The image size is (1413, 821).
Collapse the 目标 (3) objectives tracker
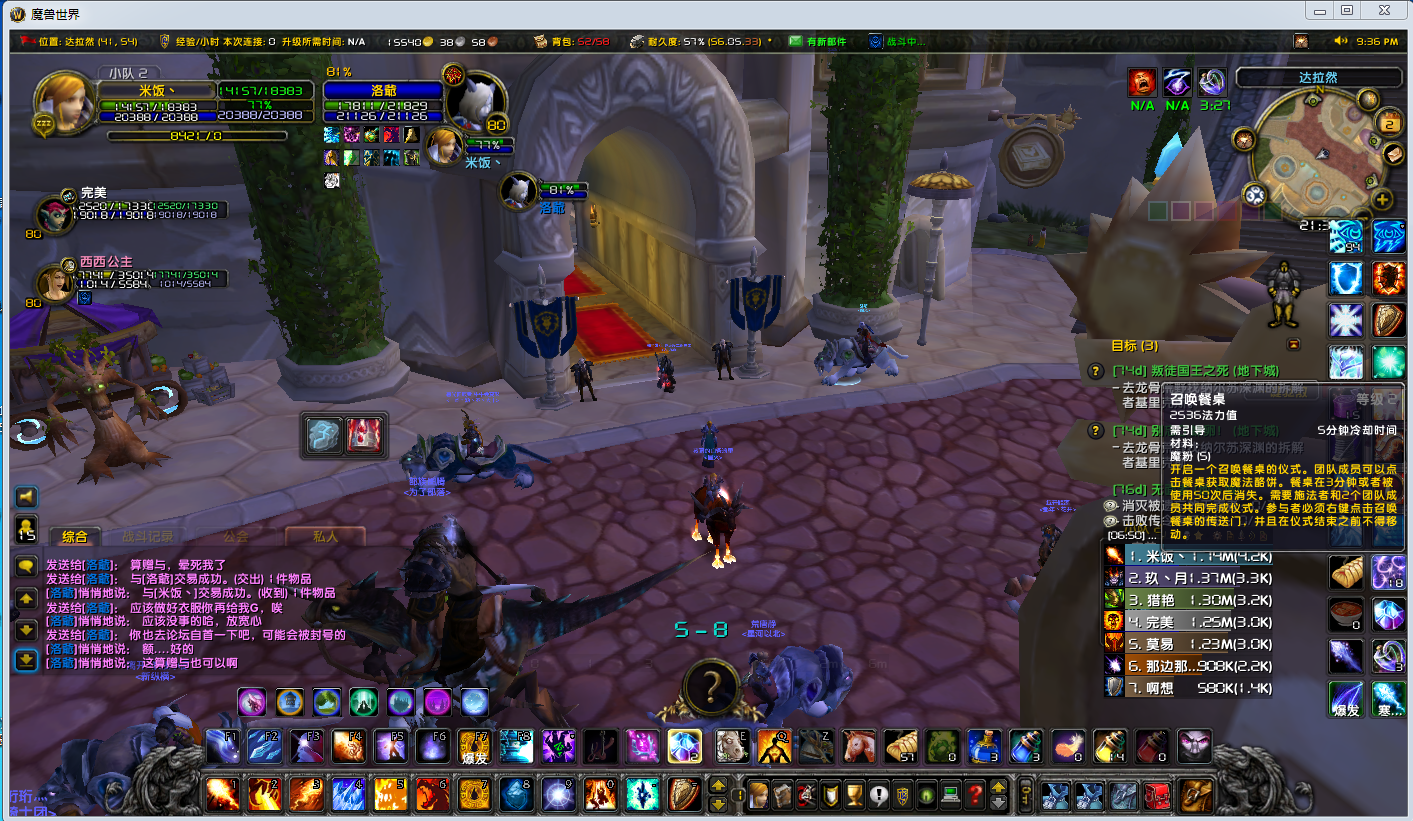click(1294, 343)
